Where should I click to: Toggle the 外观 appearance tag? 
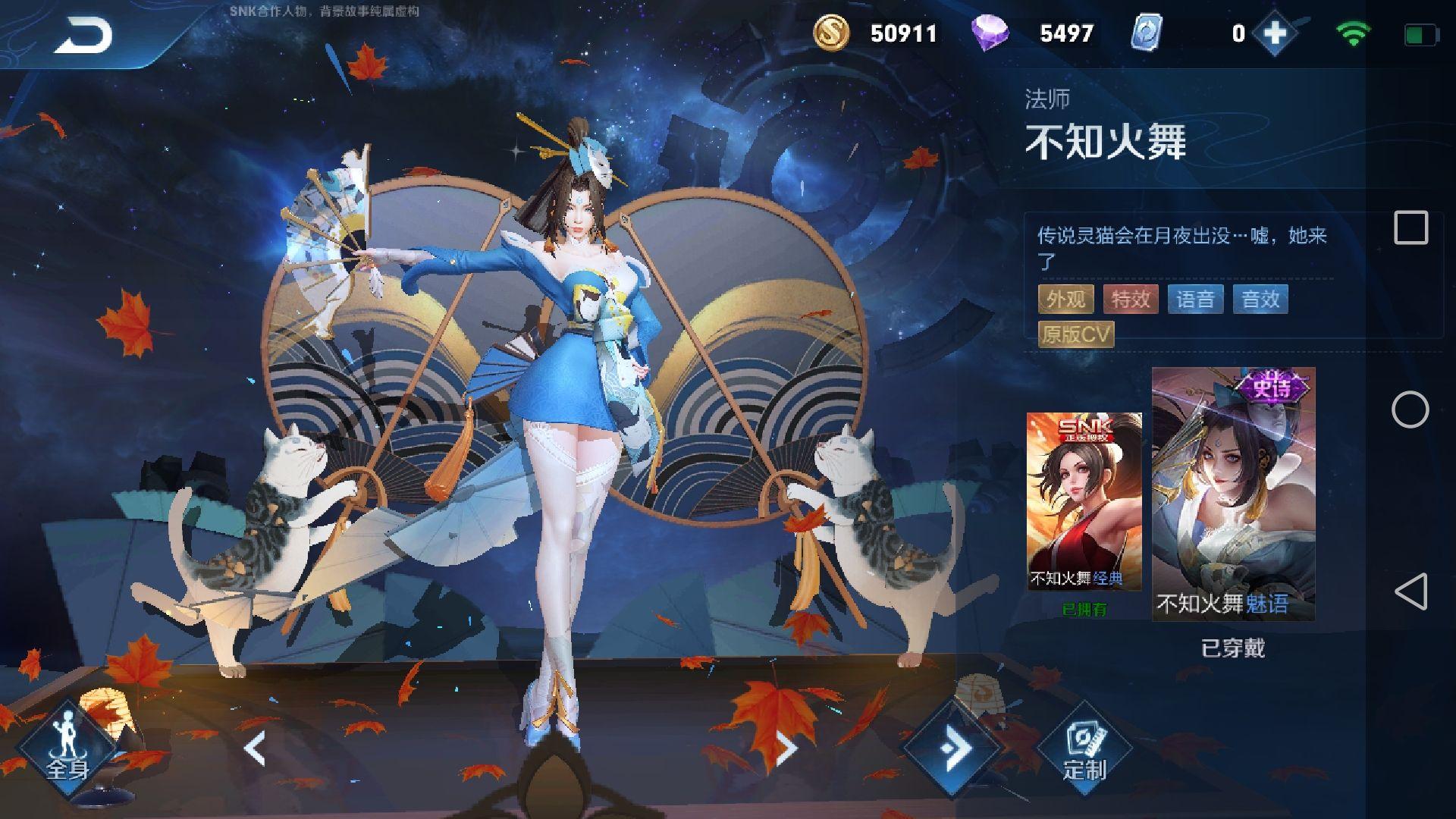1065,300
